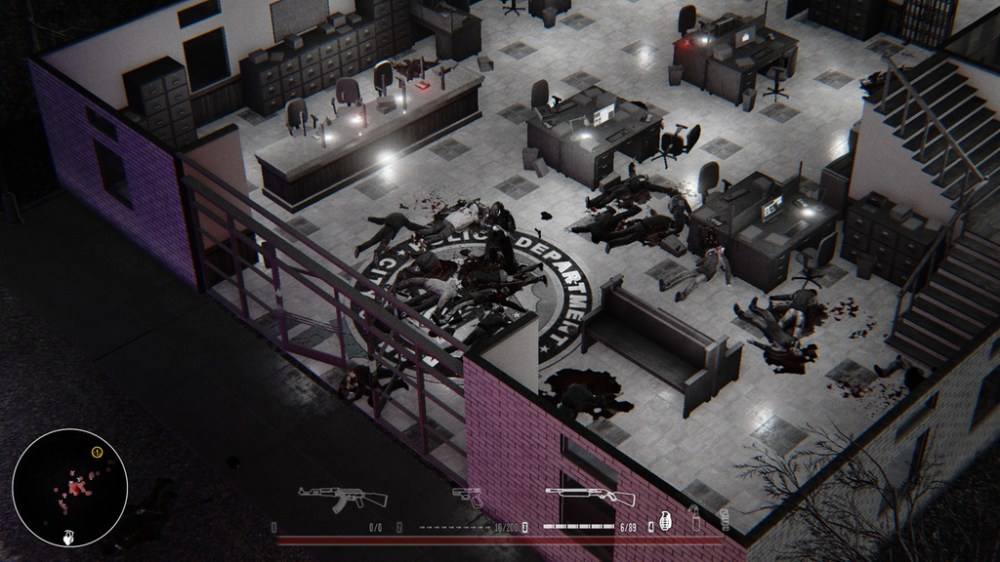Select the molotov bottle item
1000x562 pixels.
pos(694,519)
